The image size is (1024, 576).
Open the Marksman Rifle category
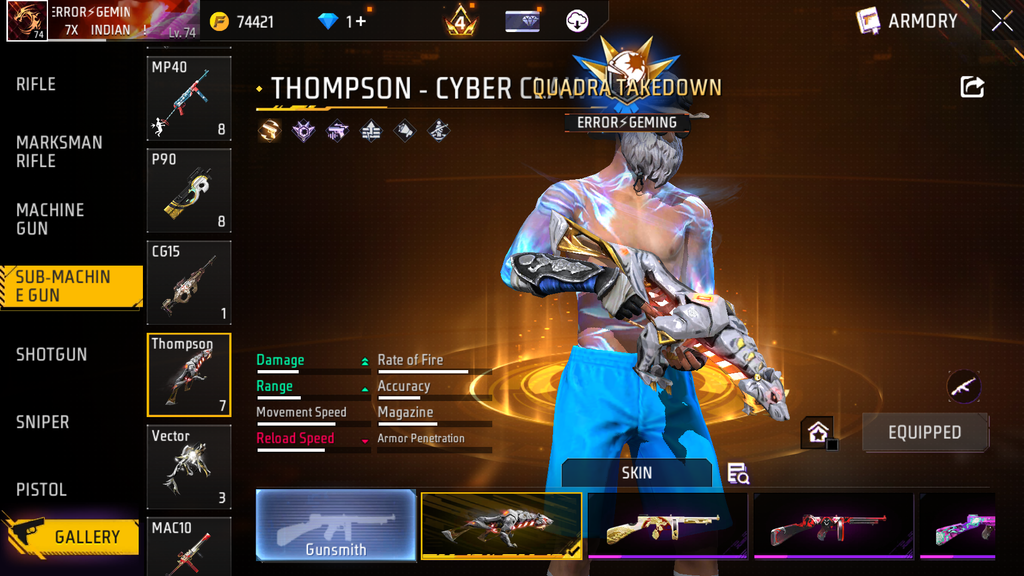tap(59, 152)
